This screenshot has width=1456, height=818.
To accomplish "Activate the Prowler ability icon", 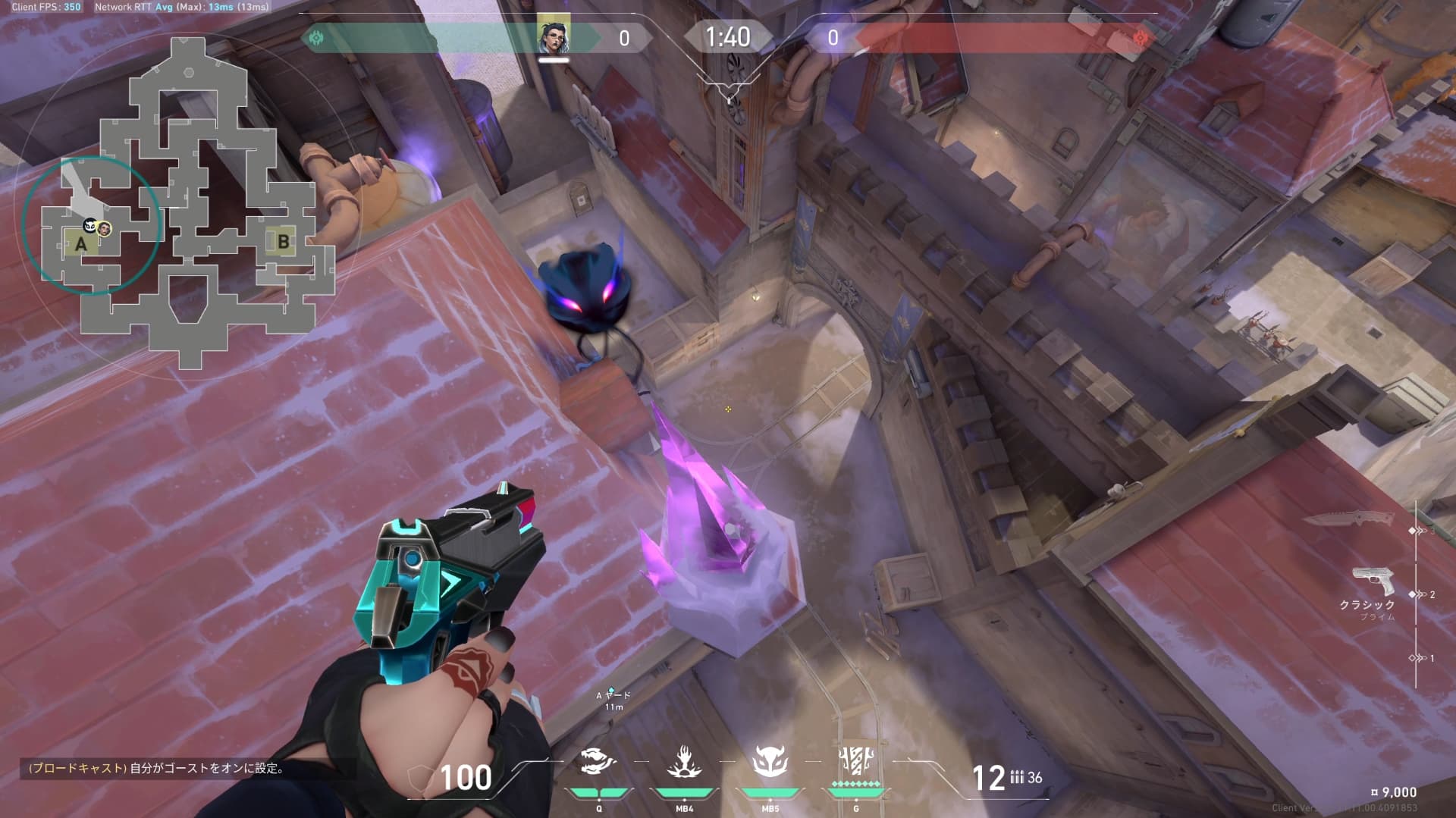I will tap(598, 763).
